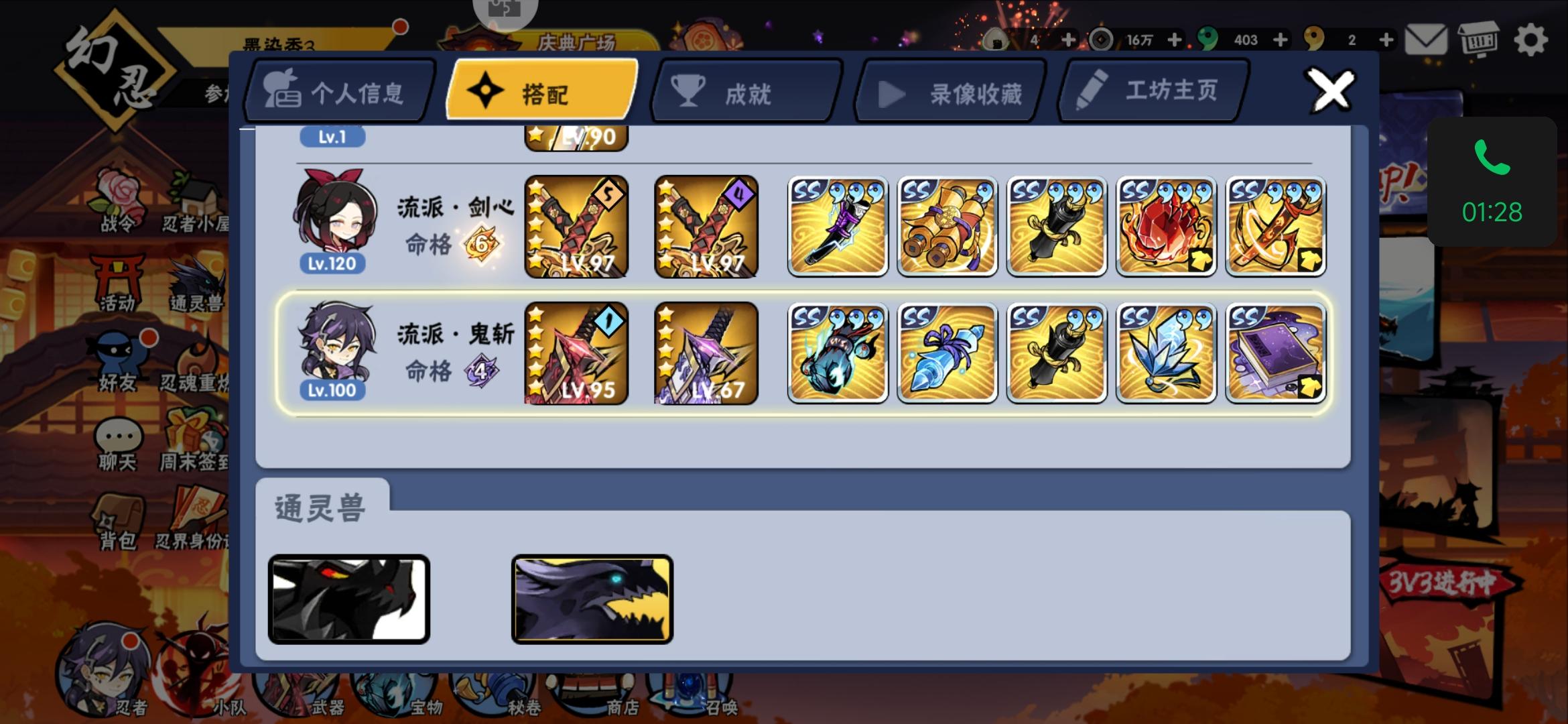
Task: Open the 工坊主页 workshop homepage tab
Action: coord(1153,89)
